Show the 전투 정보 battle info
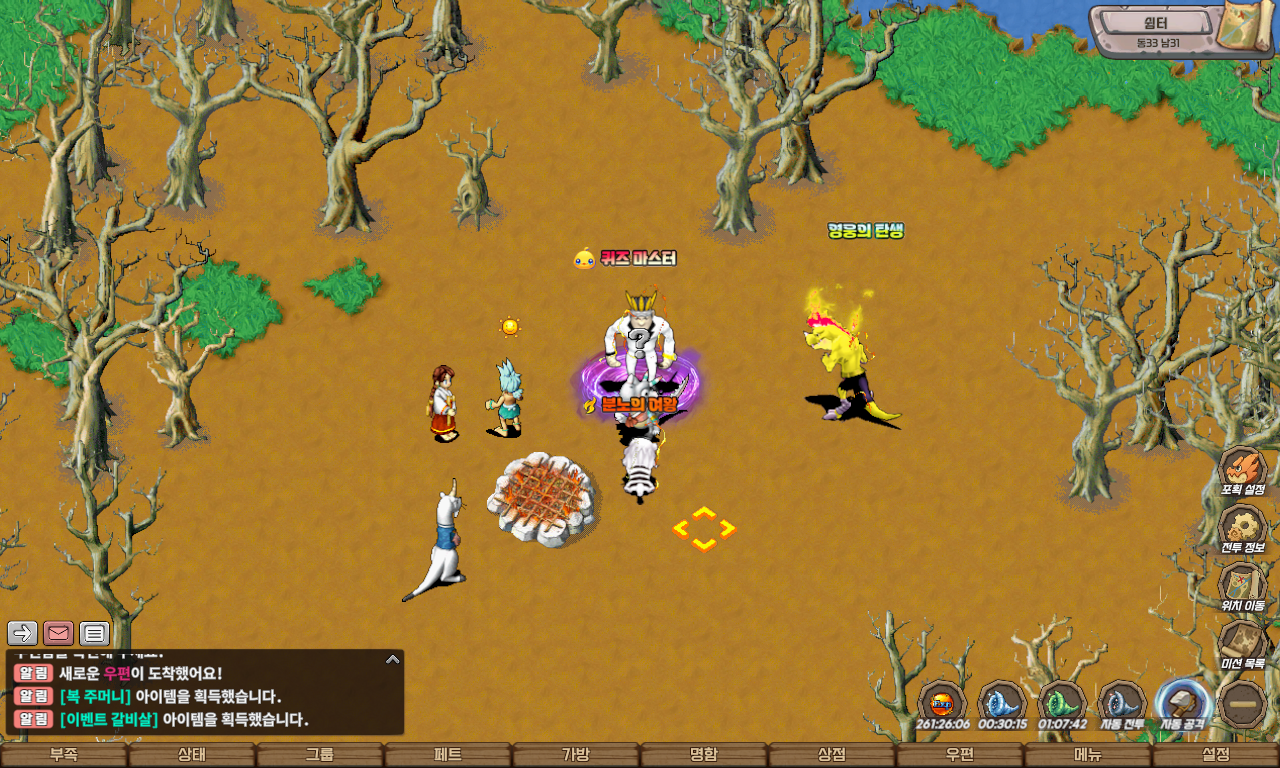The width and height of the screenshot is (1280, 768). [1243, 527]
